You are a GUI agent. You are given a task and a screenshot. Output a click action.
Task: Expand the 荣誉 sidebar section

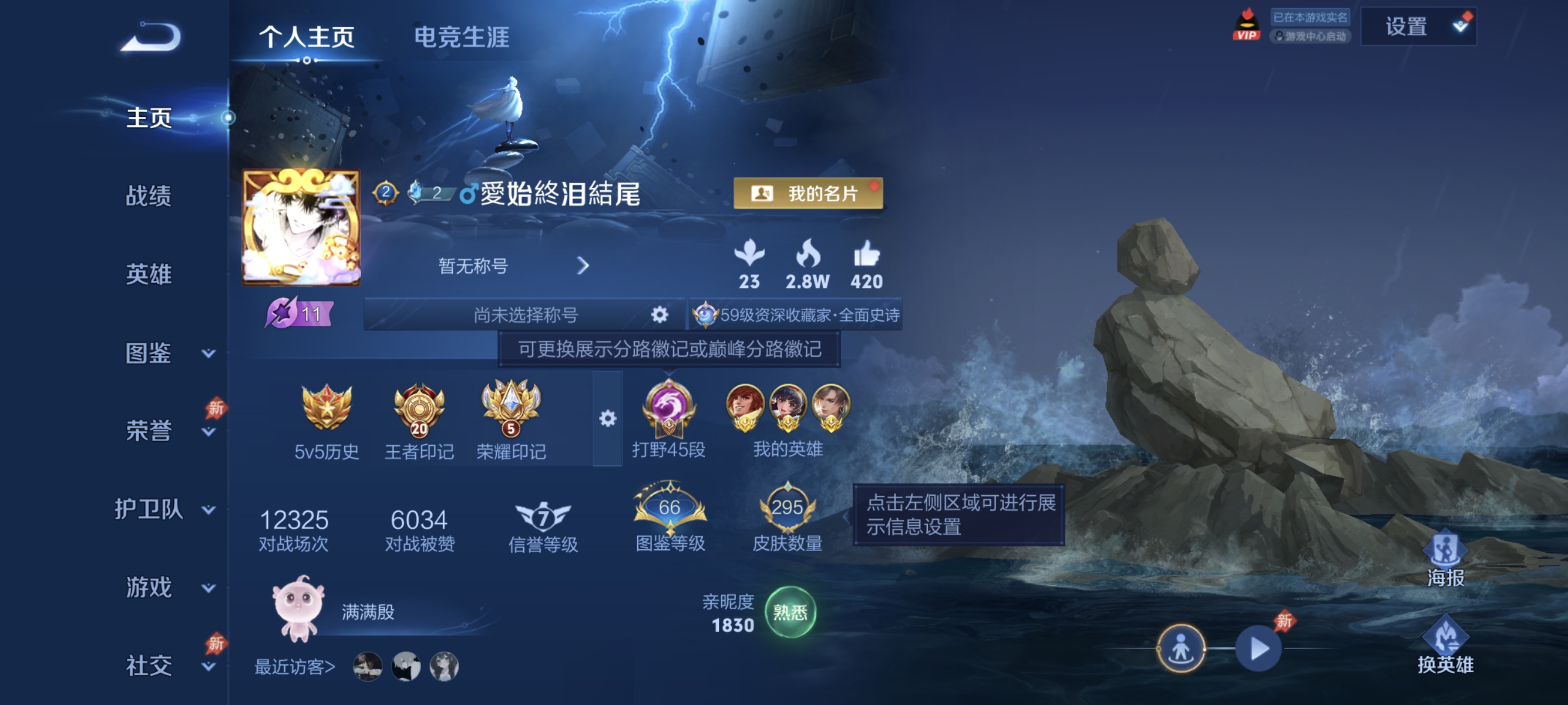[x=149, y=430]
